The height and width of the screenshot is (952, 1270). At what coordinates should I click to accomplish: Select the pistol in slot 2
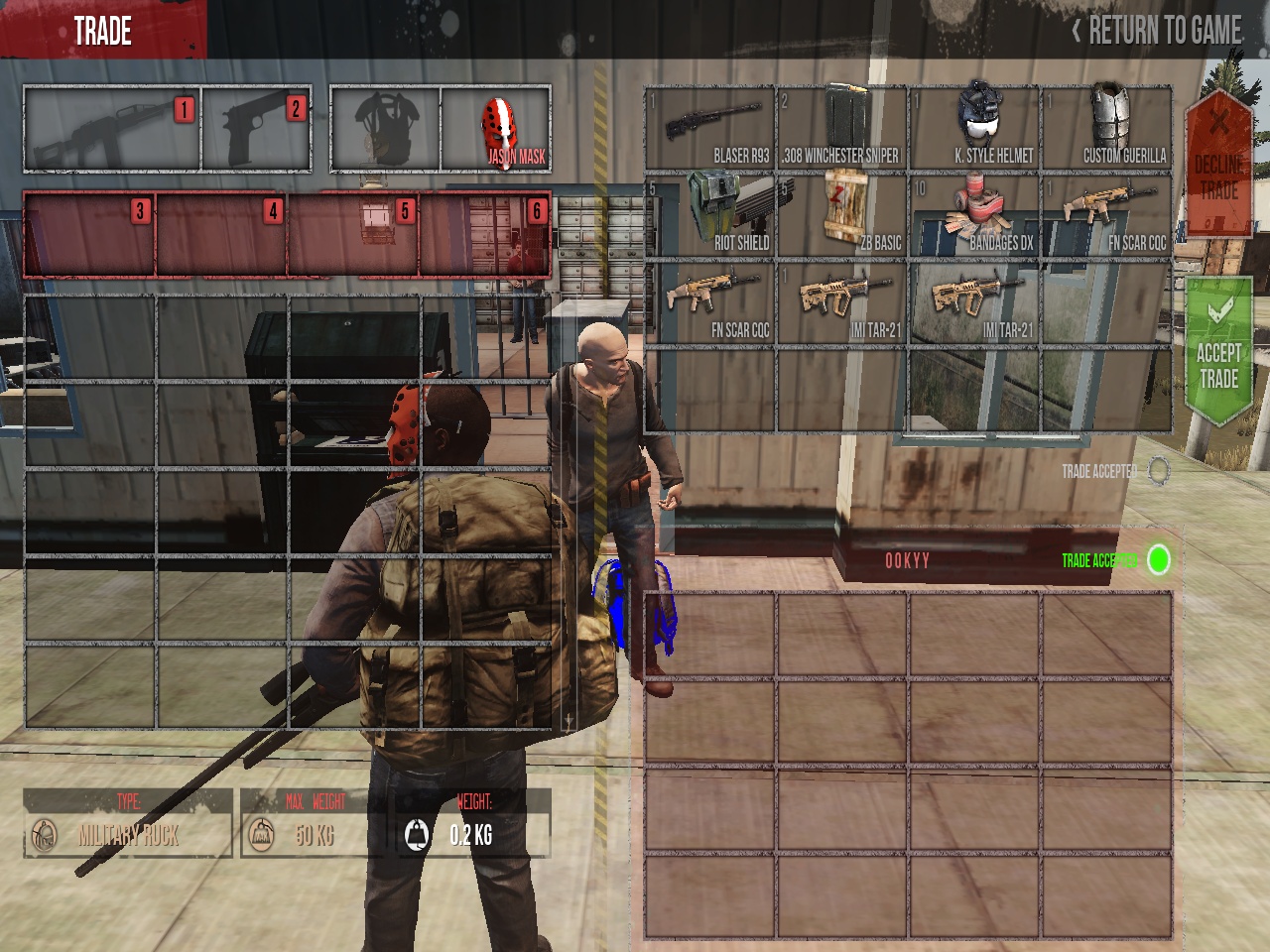point(256,130)
